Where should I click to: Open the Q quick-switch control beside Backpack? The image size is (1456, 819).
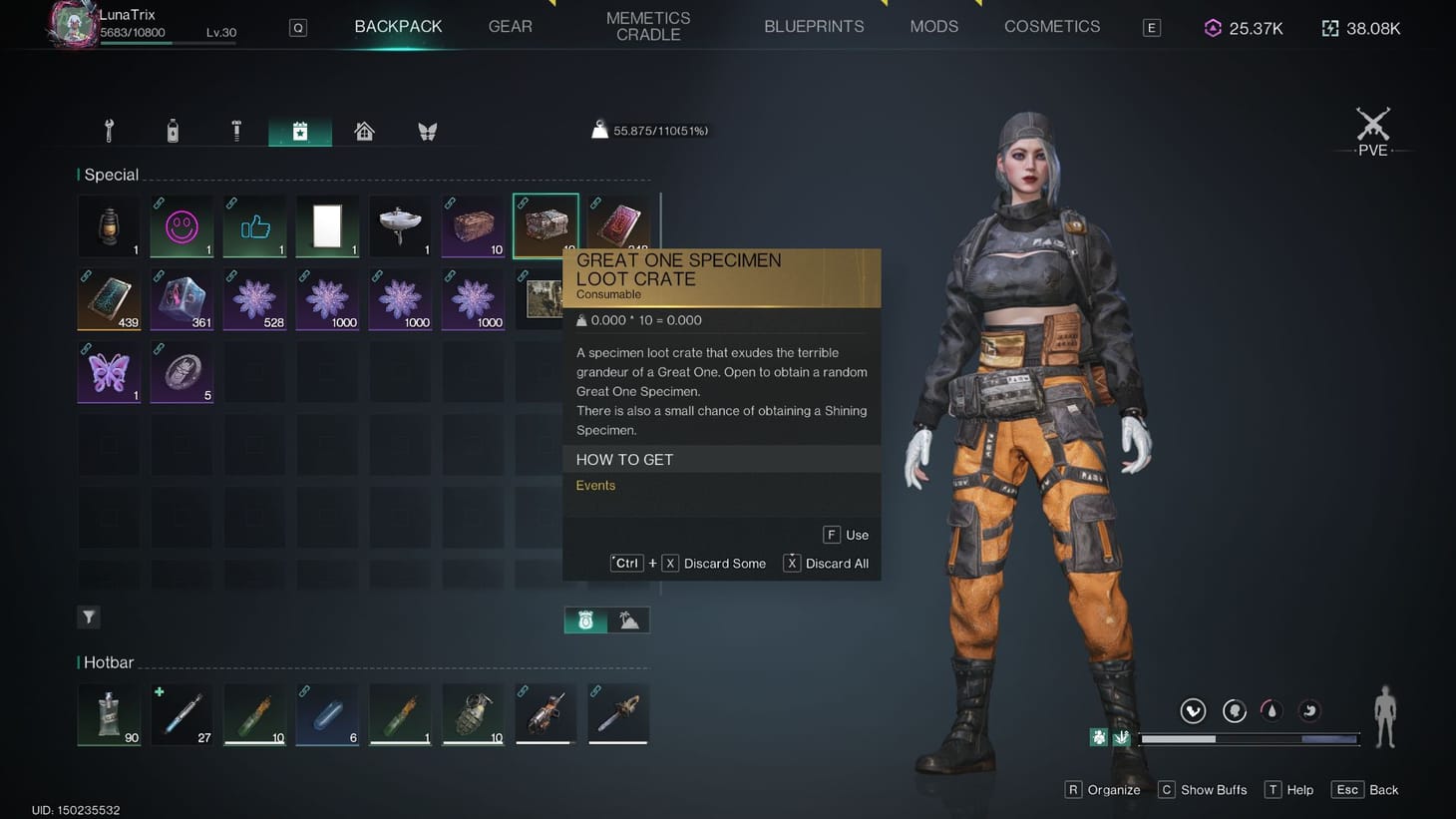pyautogui.click(x=297, y=27)
